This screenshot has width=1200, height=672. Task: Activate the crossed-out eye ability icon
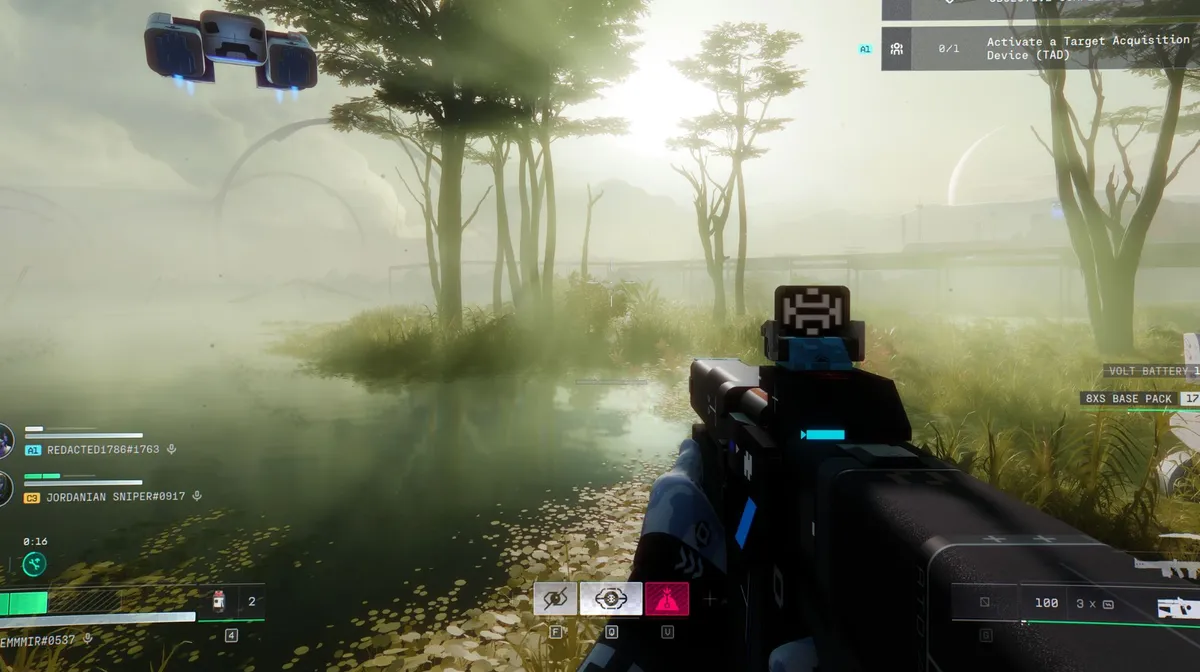pos(555,598)
